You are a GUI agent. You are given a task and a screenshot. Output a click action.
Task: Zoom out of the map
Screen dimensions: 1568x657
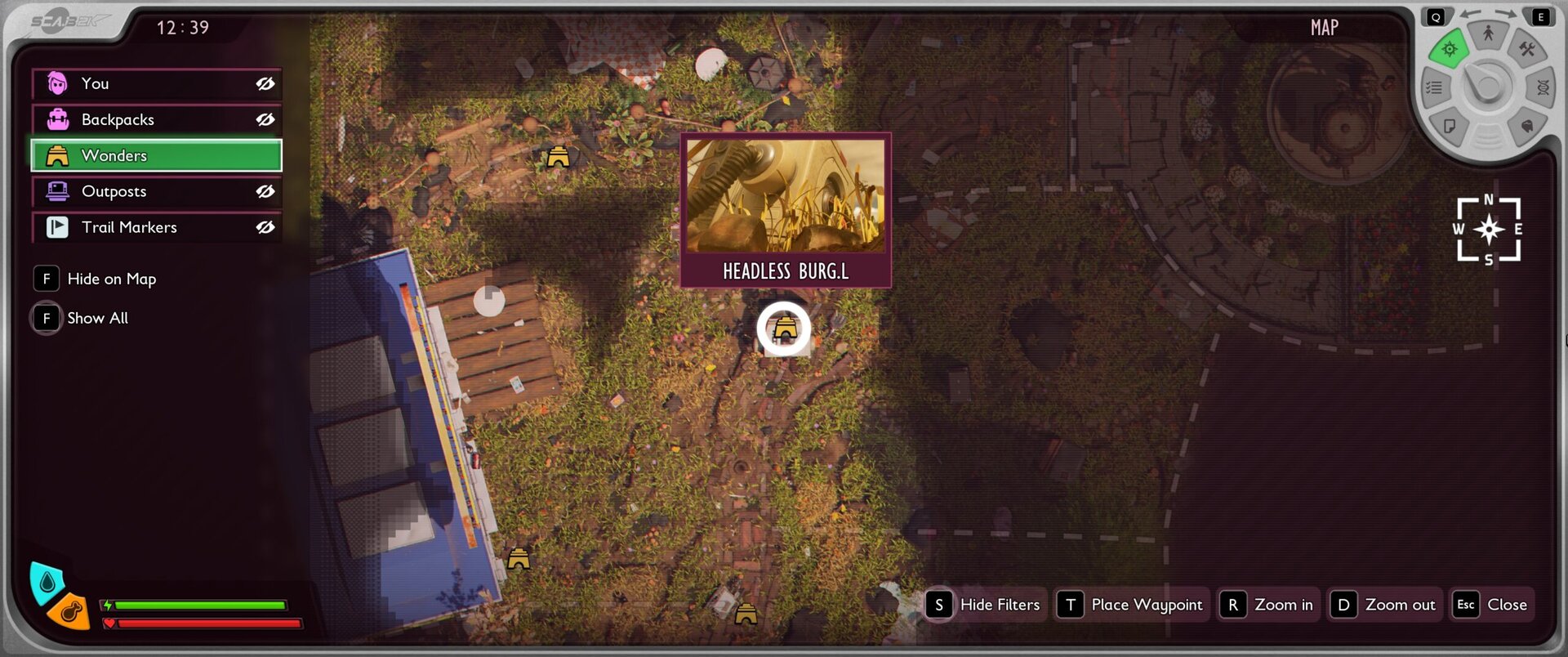click(1384, 605)
